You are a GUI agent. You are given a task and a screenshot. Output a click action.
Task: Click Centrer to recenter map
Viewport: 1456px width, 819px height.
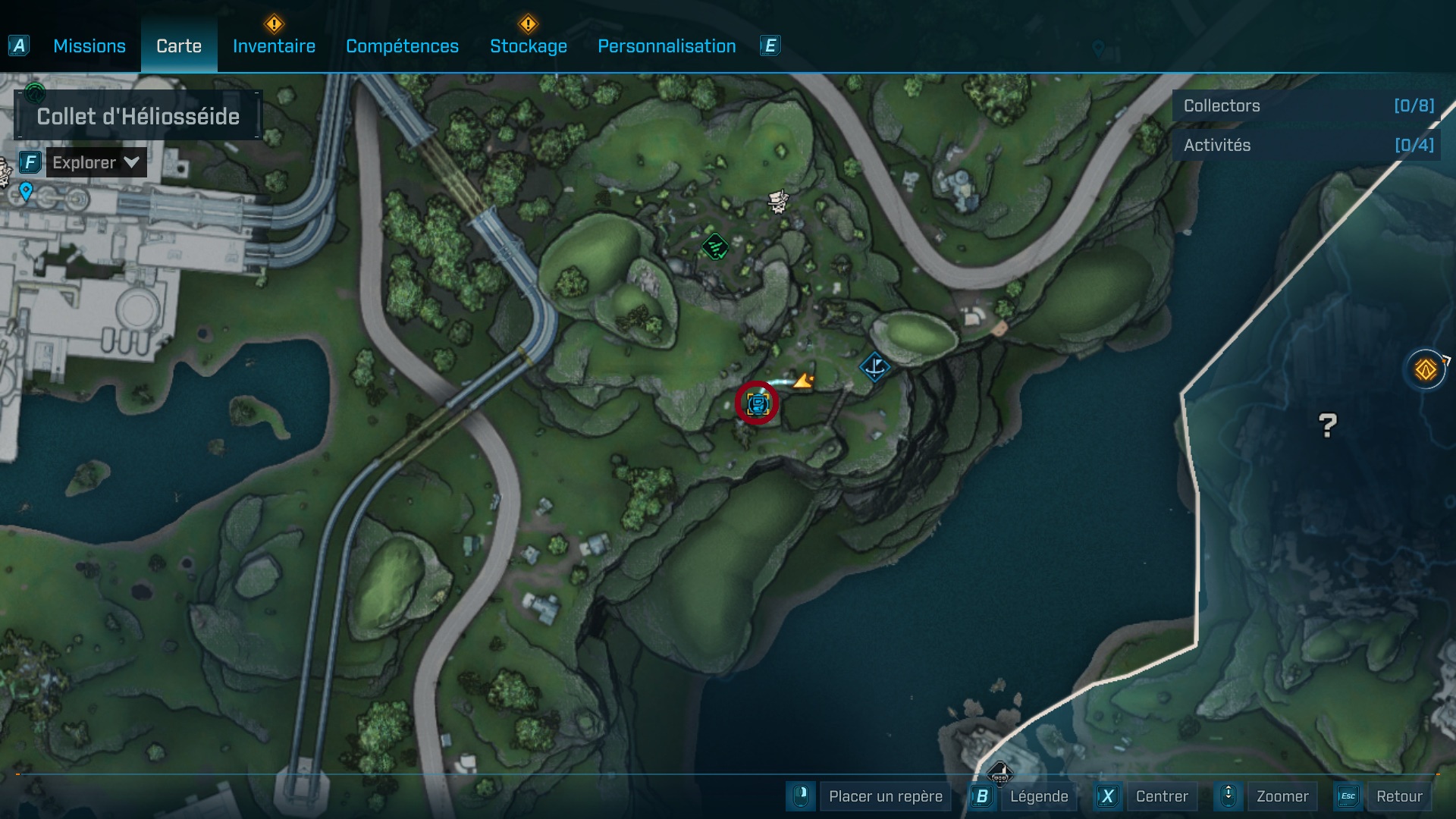click(1161, 796)
